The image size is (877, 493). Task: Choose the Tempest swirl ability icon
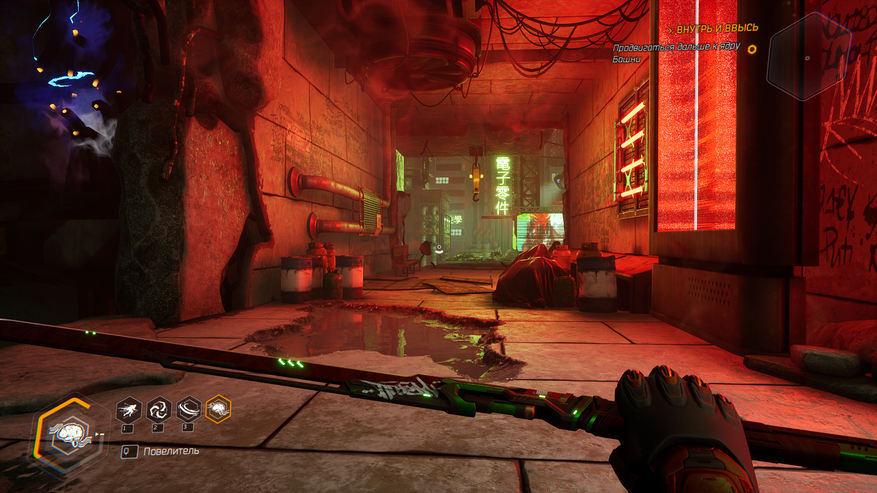(x=157, y=408)
